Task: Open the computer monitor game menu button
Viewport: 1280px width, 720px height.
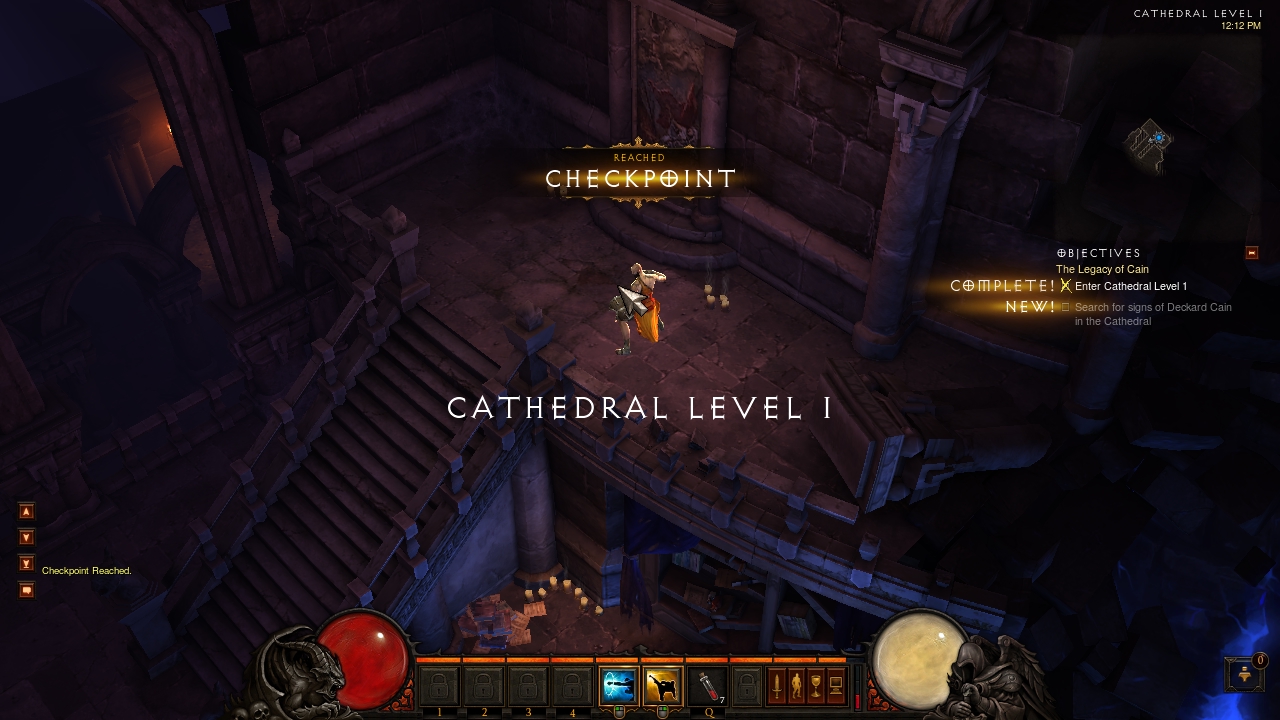Action: tap(836, 686)
